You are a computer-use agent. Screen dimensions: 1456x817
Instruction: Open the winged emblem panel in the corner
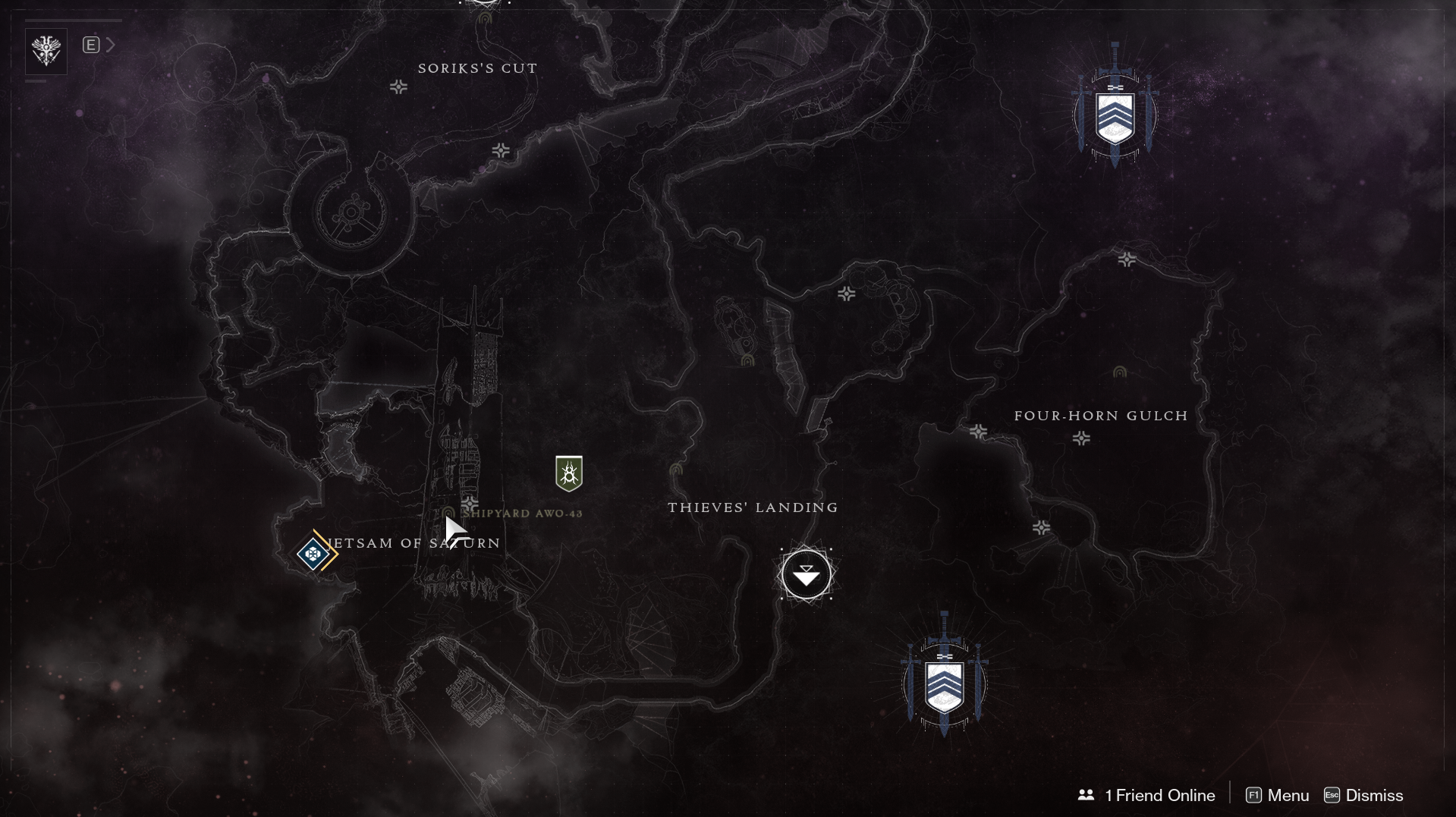[x=46, y=51]
